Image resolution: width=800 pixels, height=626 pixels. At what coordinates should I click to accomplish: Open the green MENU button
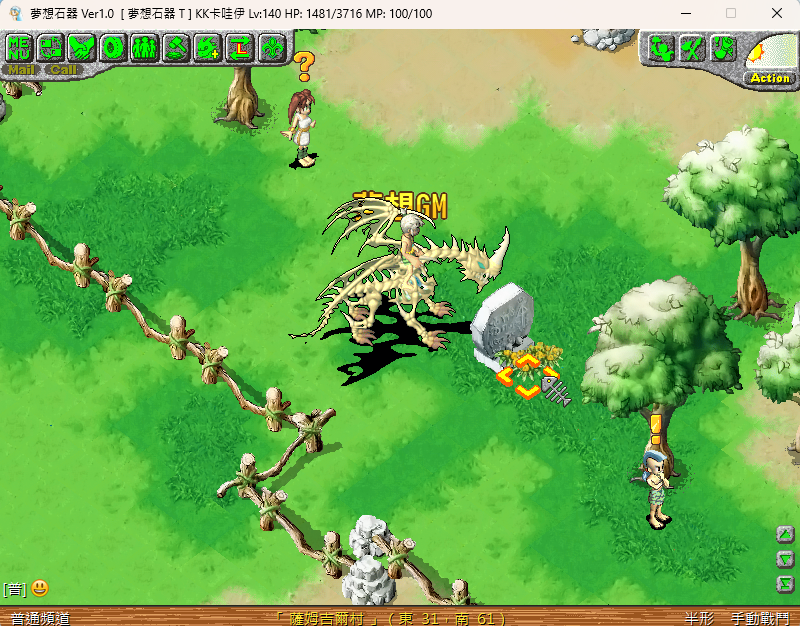click(x=20, y=47)
